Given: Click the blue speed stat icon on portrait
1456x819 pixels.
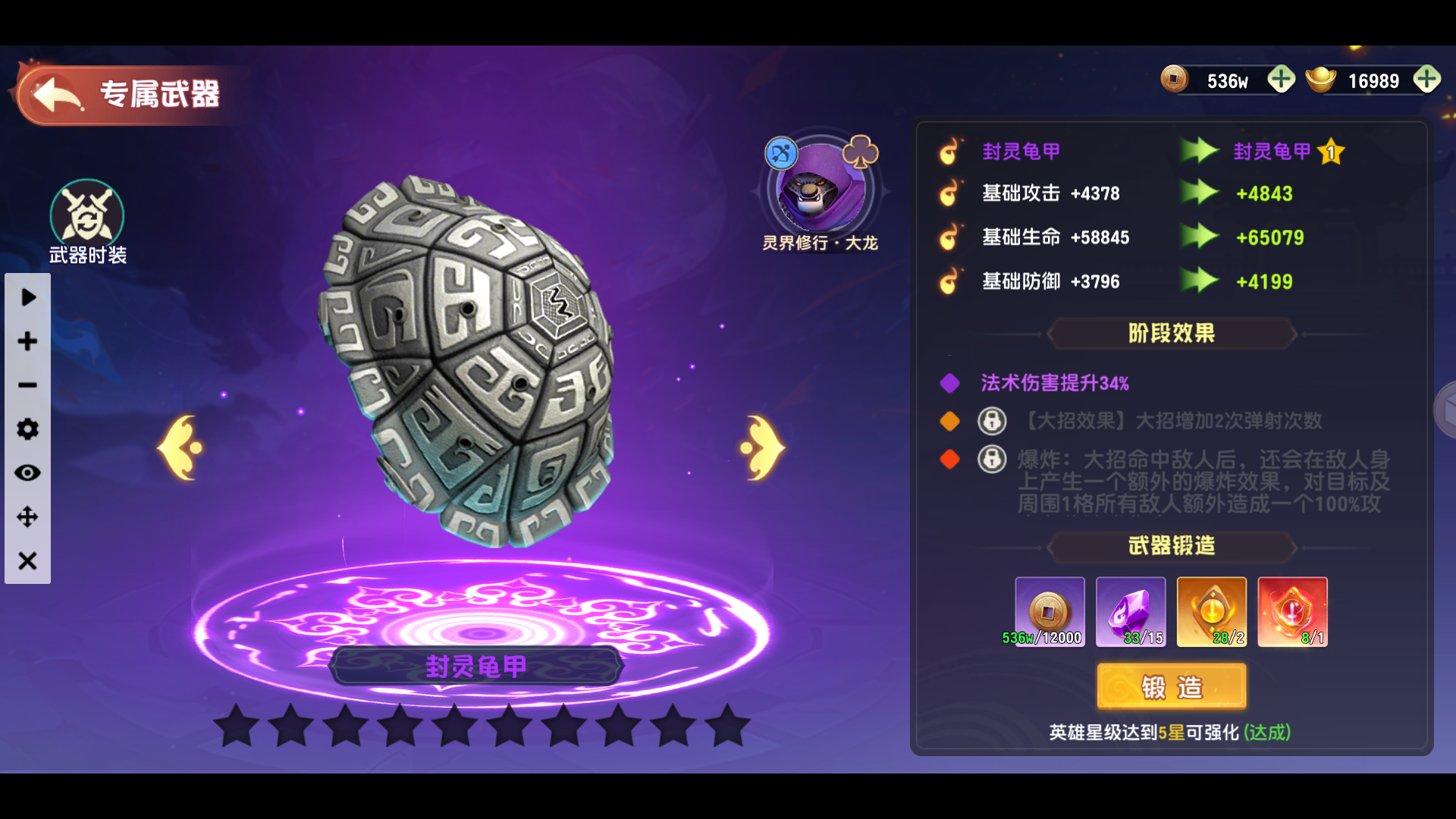Looking at the screenshot, I should coord(780,152).
